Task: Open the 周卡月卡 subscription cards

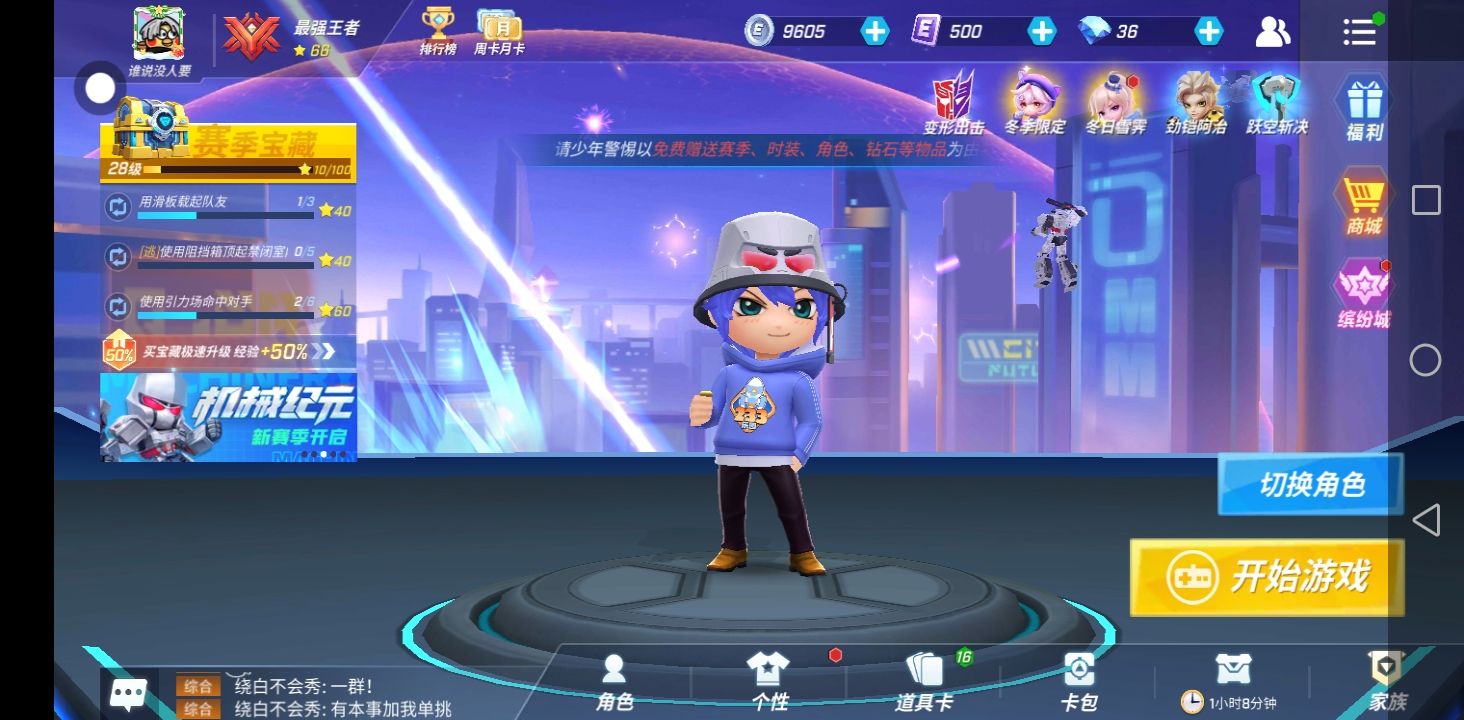Action: pos(498,31)
